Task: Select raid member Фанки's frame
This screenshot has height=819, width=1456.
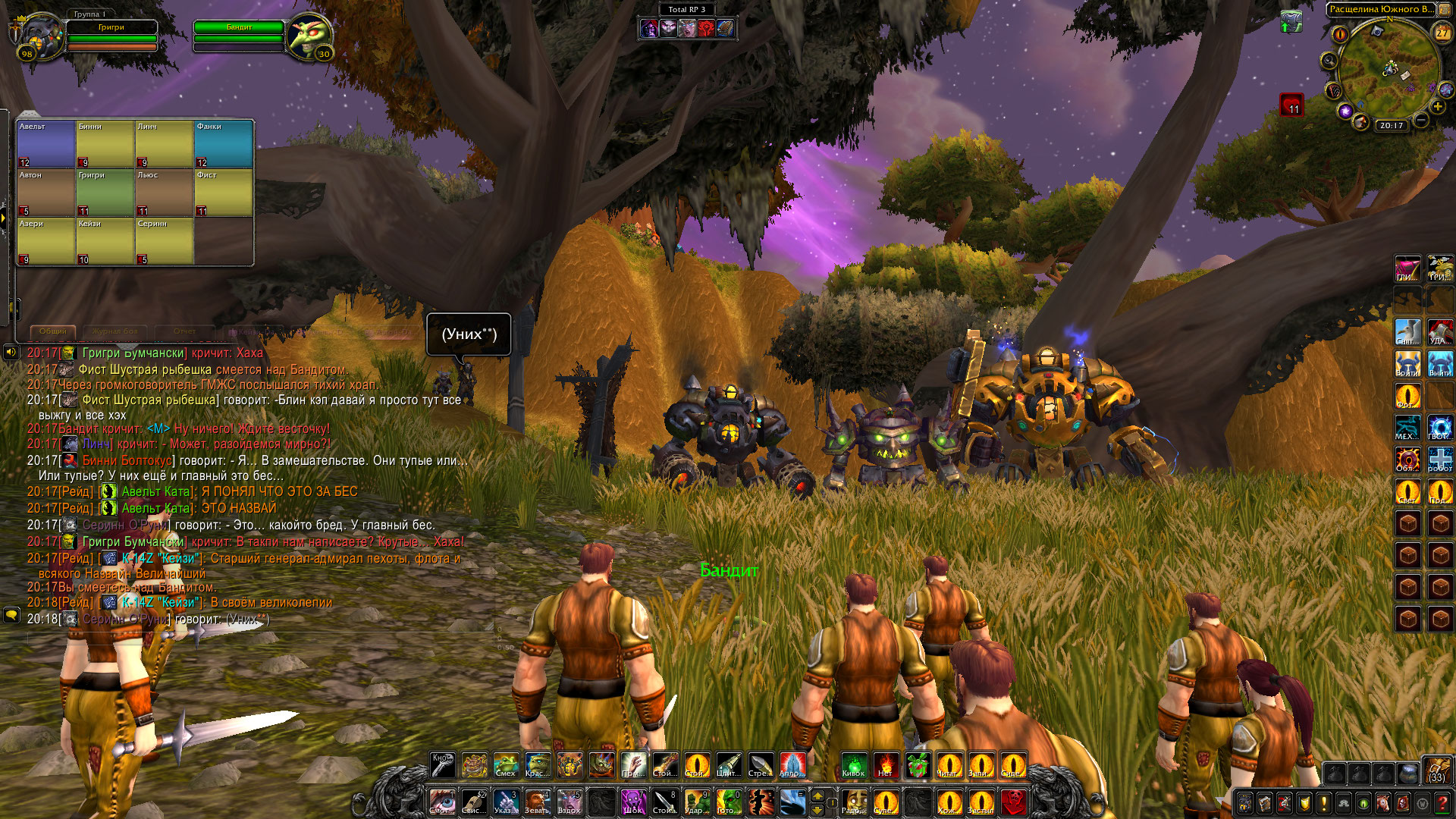Action: click(x=224, y=144)
